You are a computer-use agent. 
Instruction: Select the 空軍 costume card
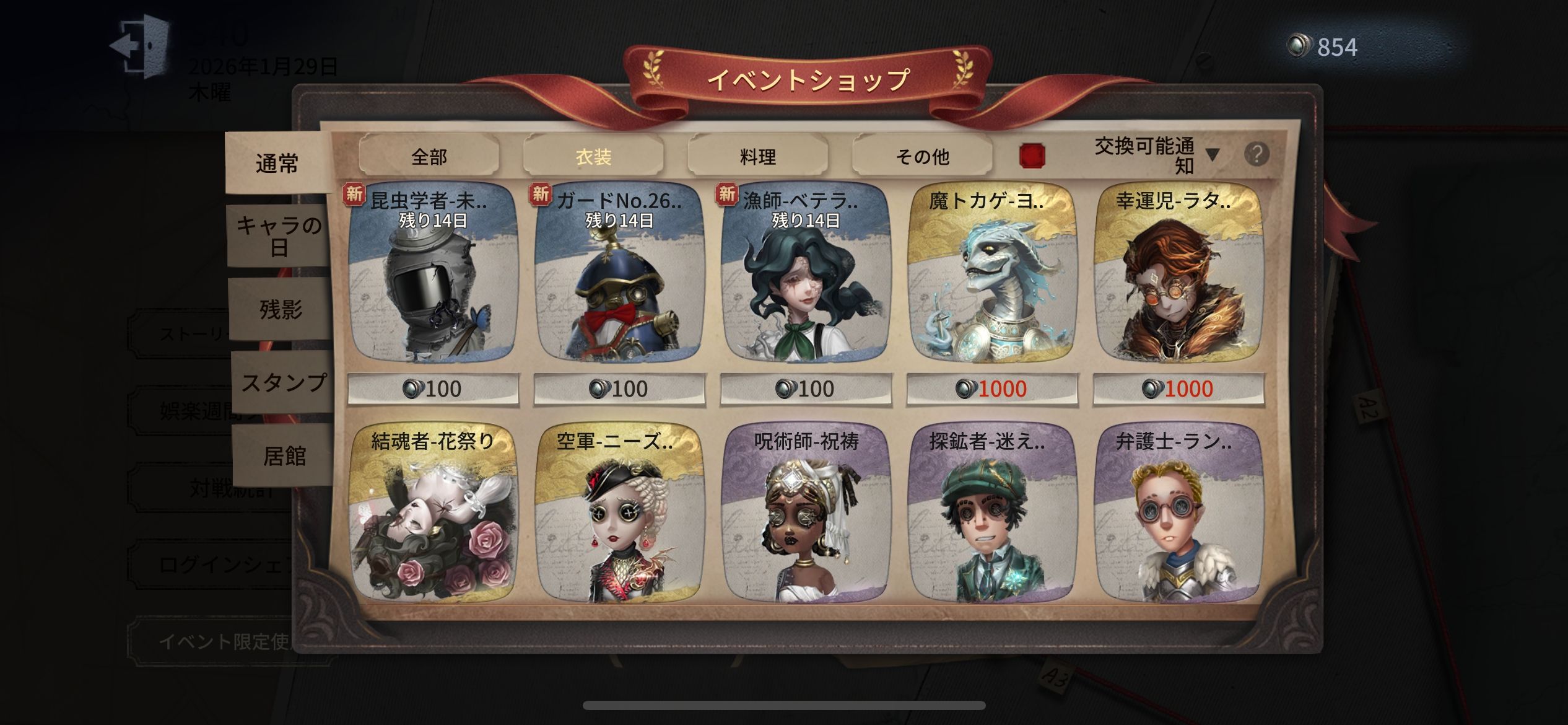619,514
